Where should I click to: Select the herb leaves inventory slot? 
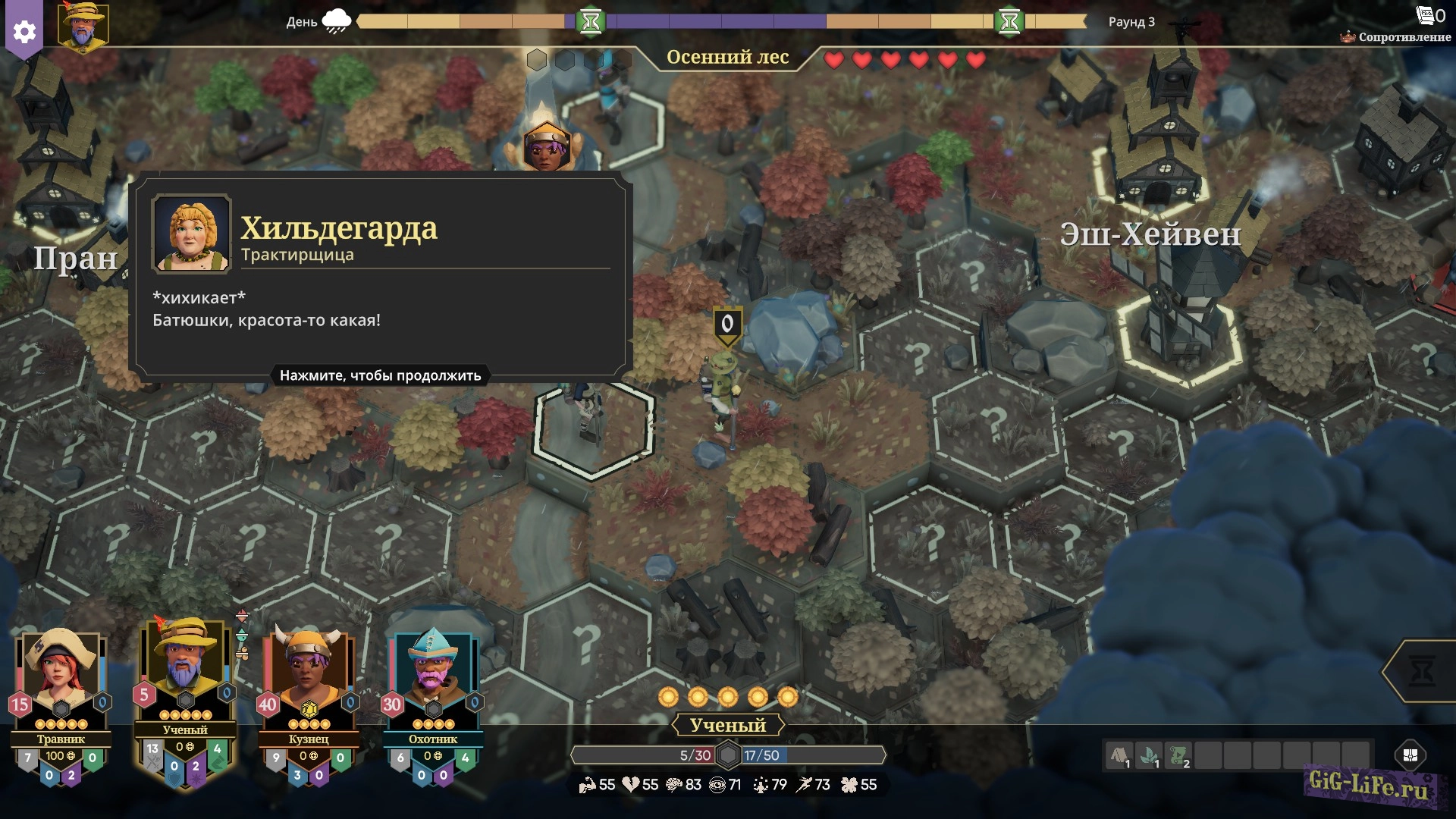click(x=1149, y=756)
